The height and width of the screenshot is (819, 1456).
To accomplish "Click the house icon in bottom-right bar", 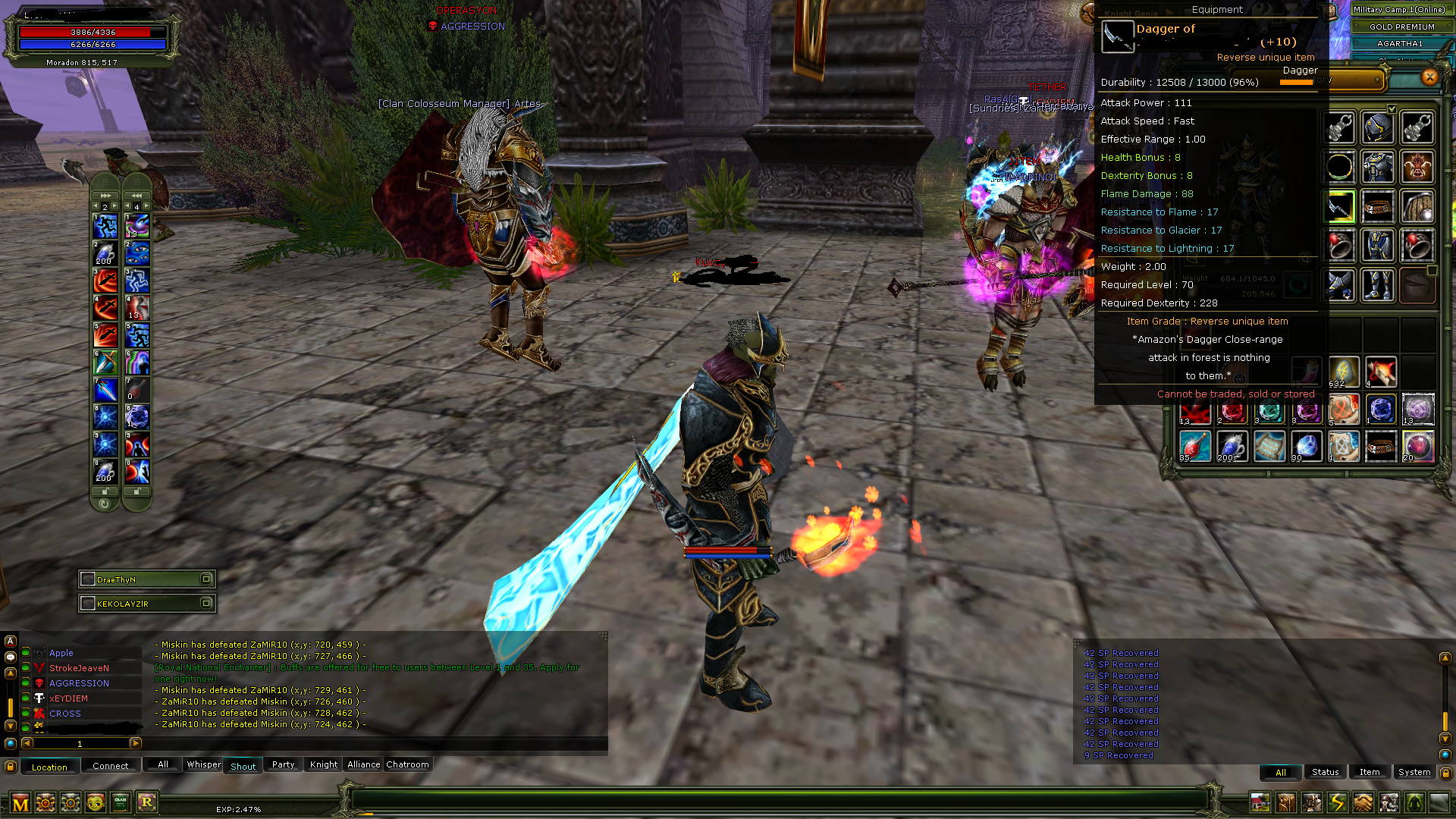I will point(1260,802).
